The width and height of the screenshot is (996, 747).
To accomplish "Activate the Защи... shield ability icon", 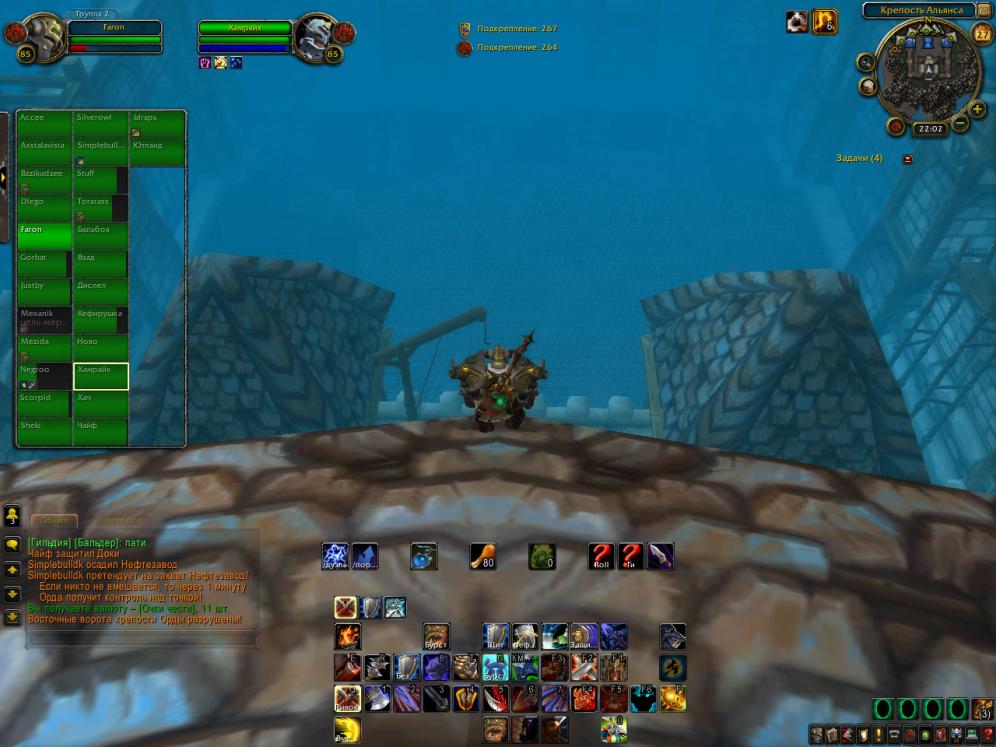I will pyautogui.click(x=584, y=636).
